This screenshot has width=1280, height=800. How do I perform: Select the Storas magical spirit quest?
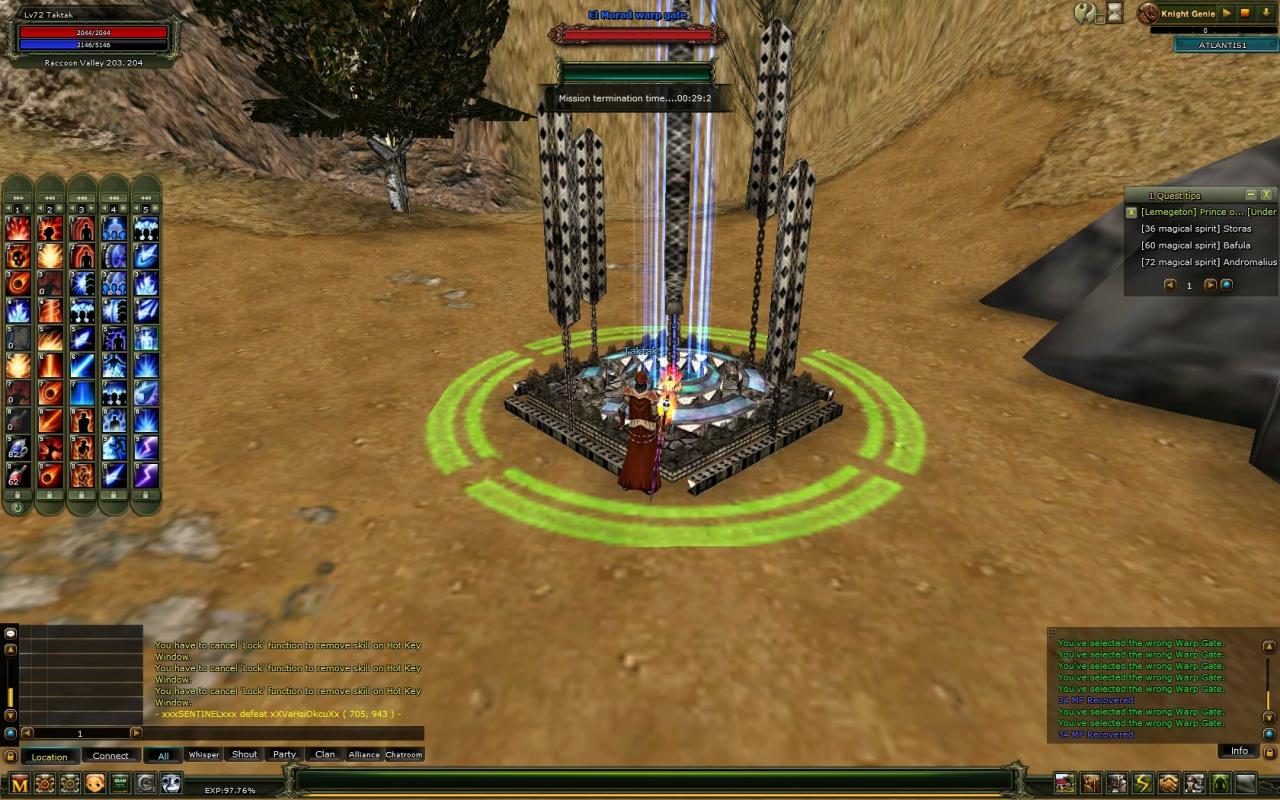[1196, 229]
